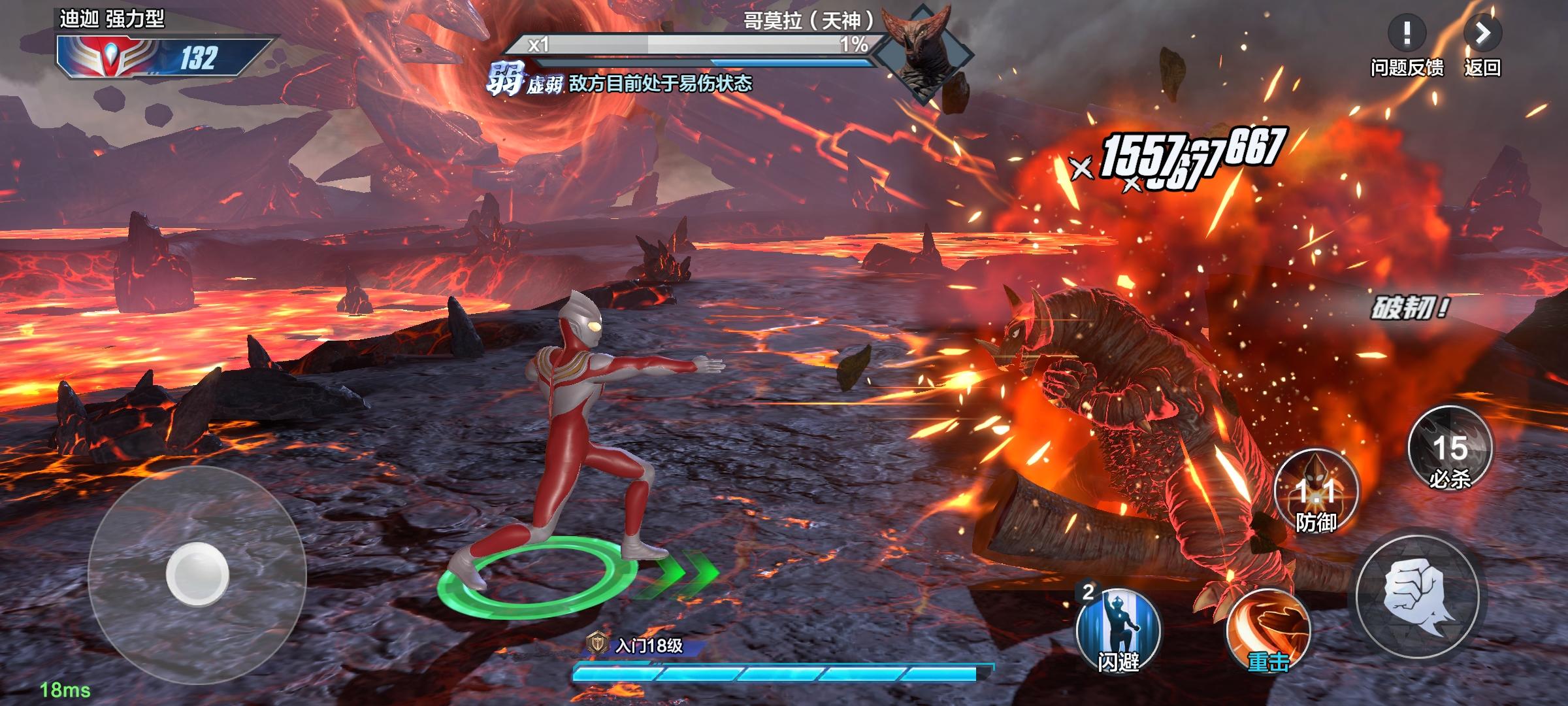Click the virtual joystick knob
Viewport: 1568px width, 706px height.
(x=197, y=574)
